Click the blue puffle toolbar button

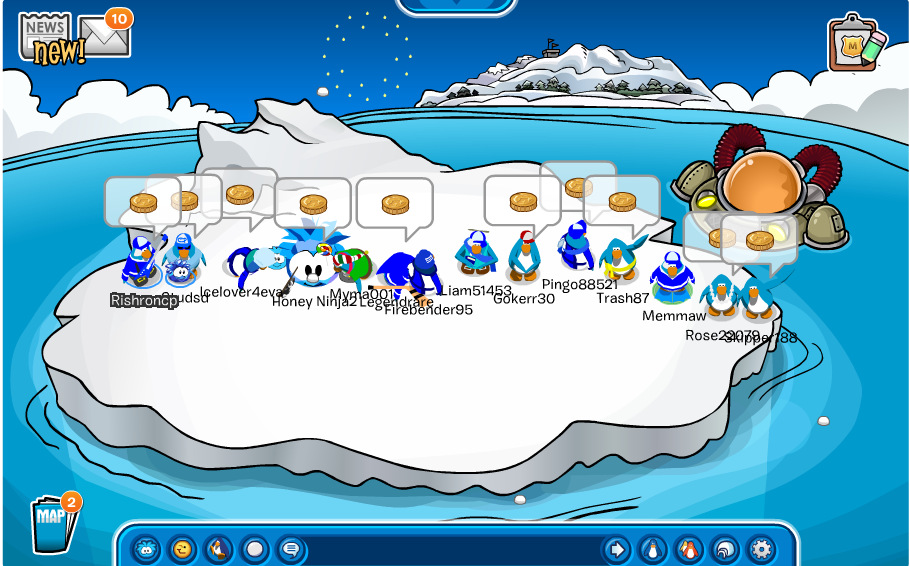click(x=147, y=549)
